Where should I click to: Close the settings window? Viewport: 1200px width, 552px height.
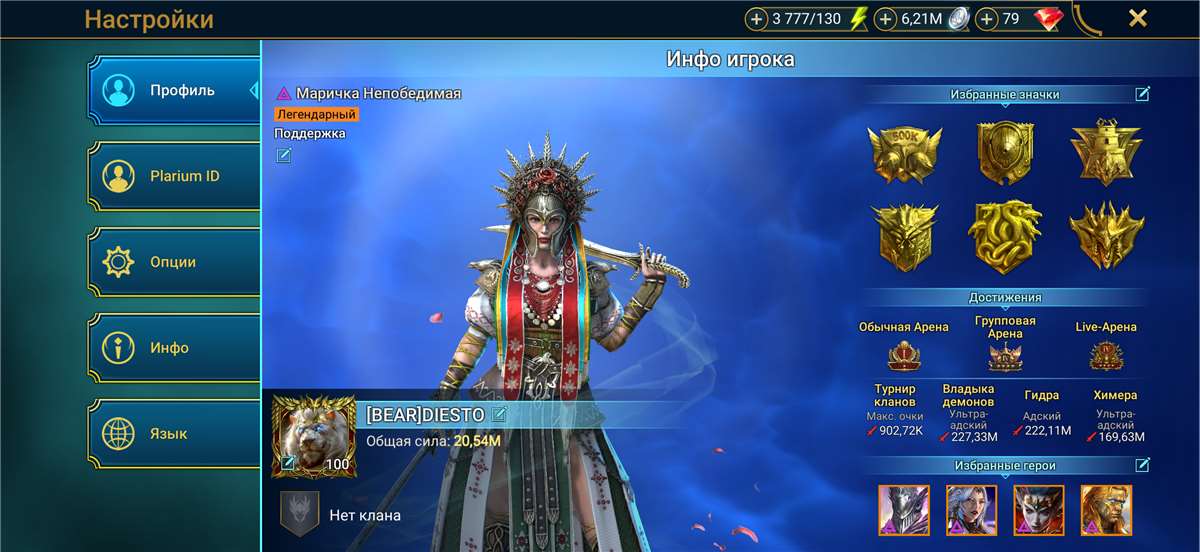click(x=1137, y=18)
